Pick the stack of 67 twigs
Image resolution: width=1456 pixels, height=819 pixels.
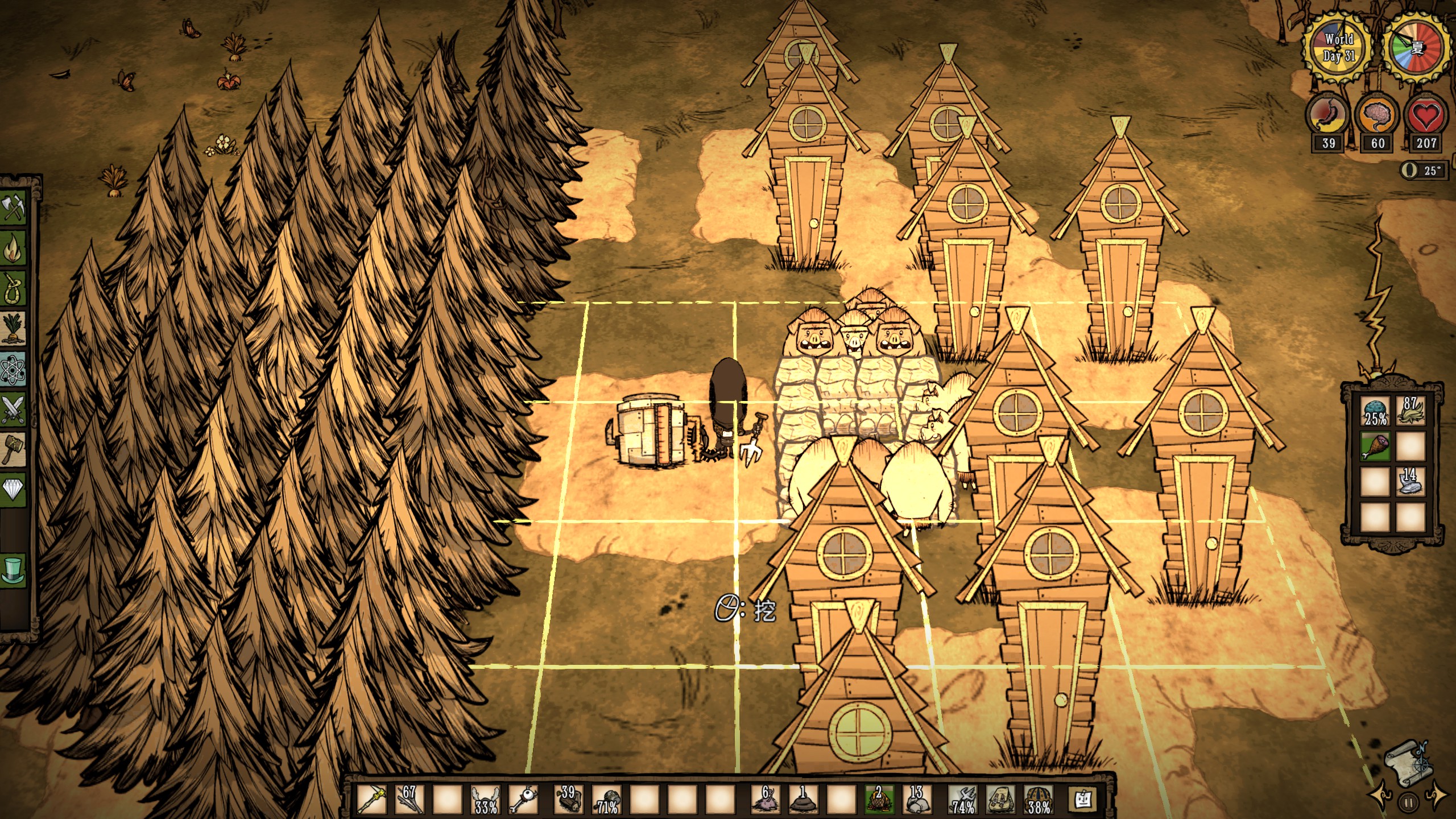tap(410, 800)
